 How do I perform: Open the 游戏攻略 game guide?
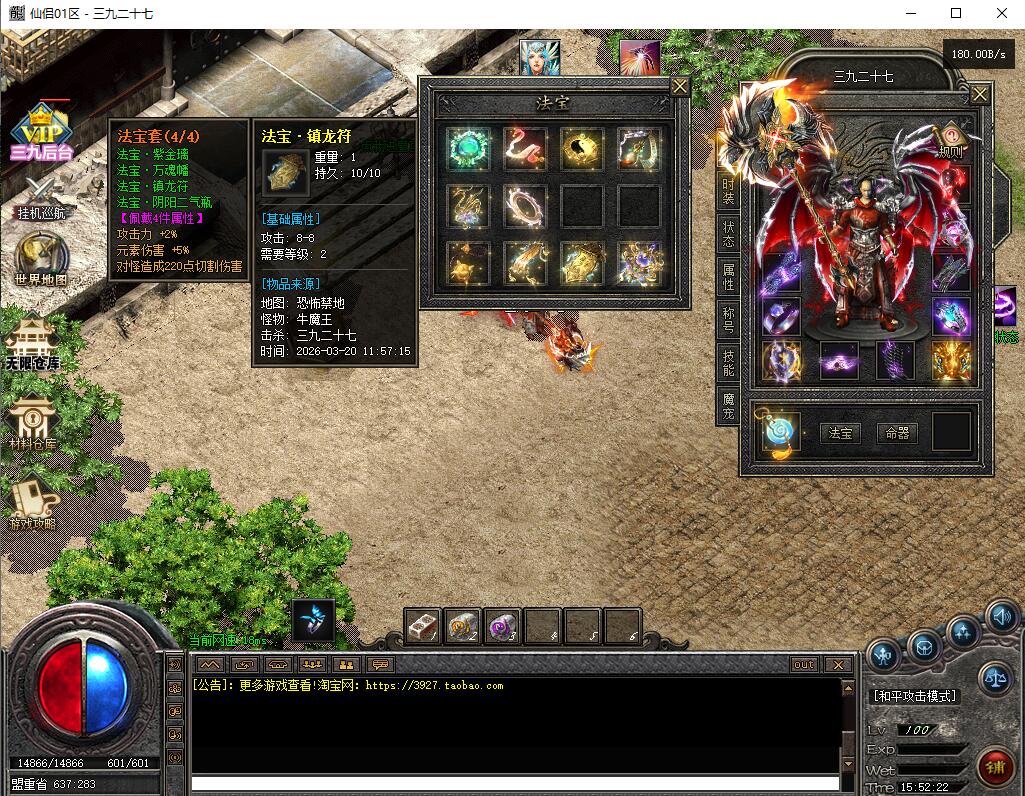(x=32, y=502)
